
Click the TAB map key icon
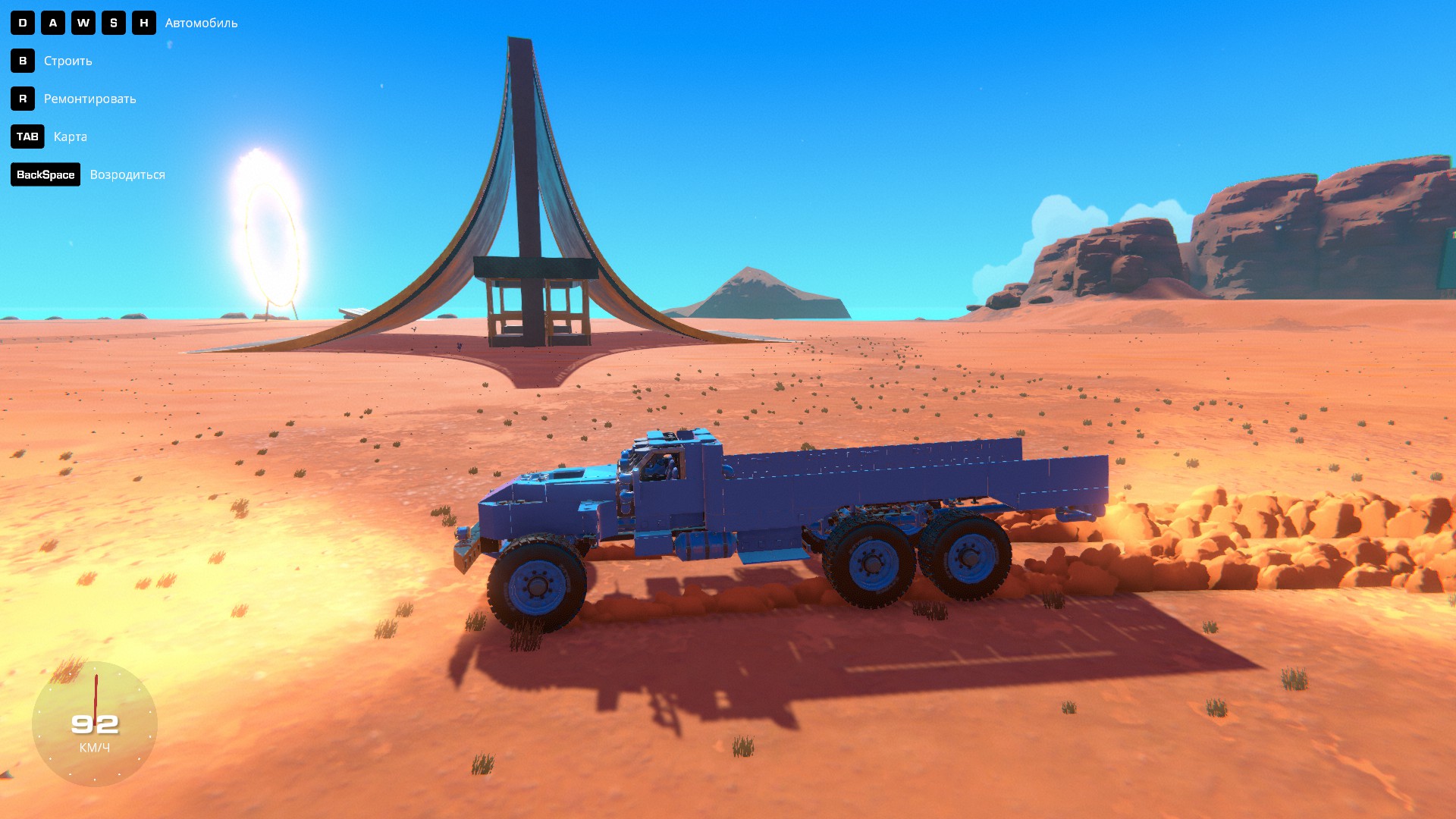point(27,136)
